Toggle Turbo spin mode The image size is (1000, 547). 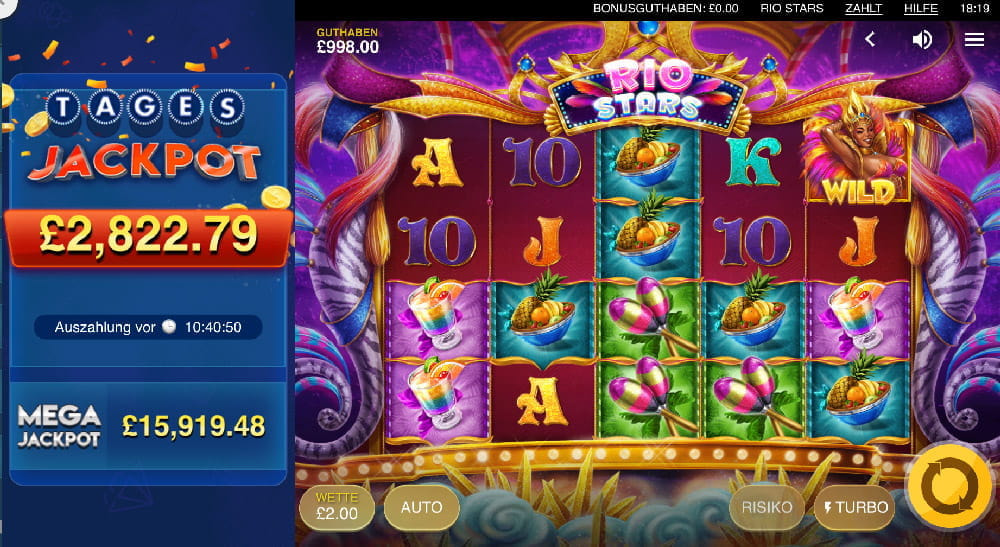click(x=855, y=507)
